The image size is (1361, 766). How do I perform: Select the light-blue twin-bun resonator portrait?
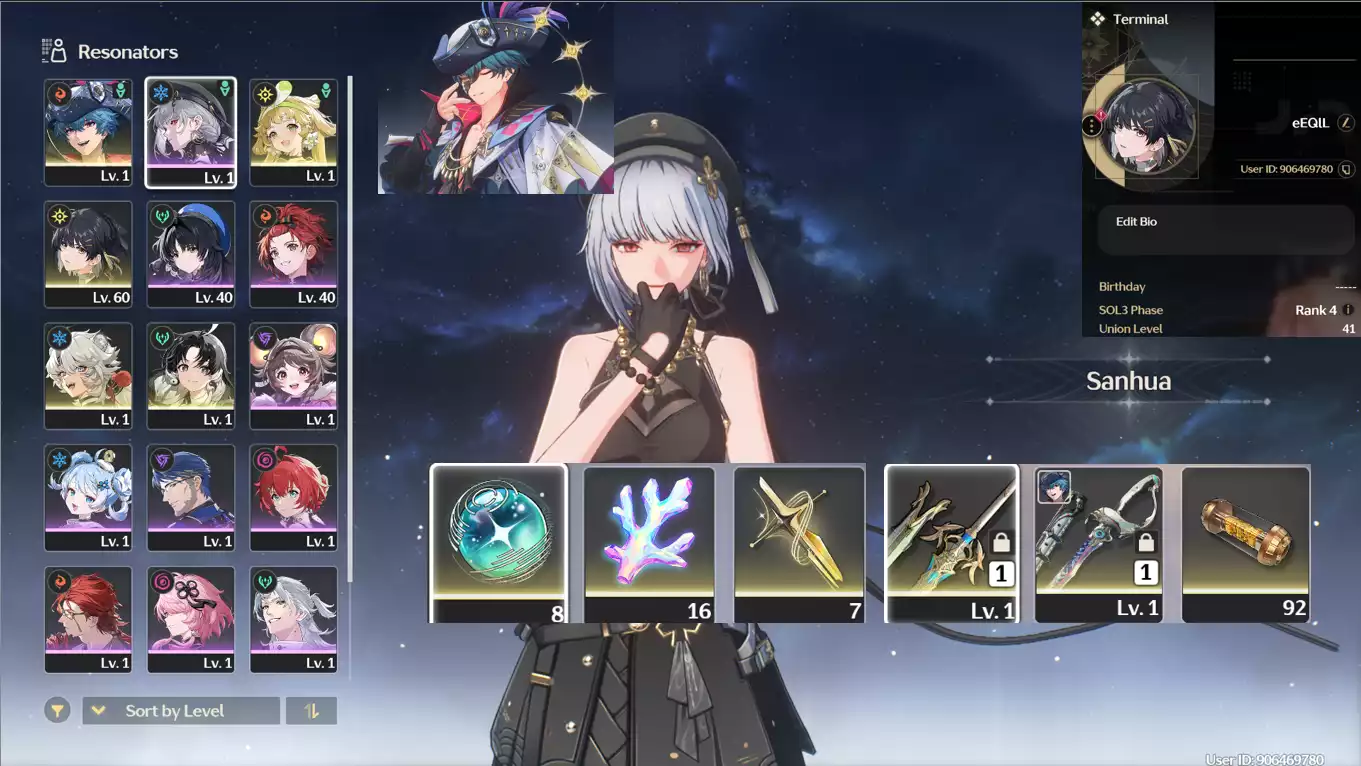(x=88, y=498)
